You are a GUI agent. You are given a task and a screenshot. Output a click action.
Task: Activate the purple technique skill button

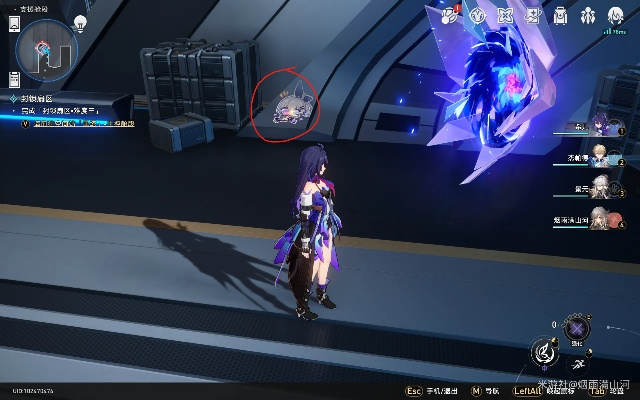[577, 328]
